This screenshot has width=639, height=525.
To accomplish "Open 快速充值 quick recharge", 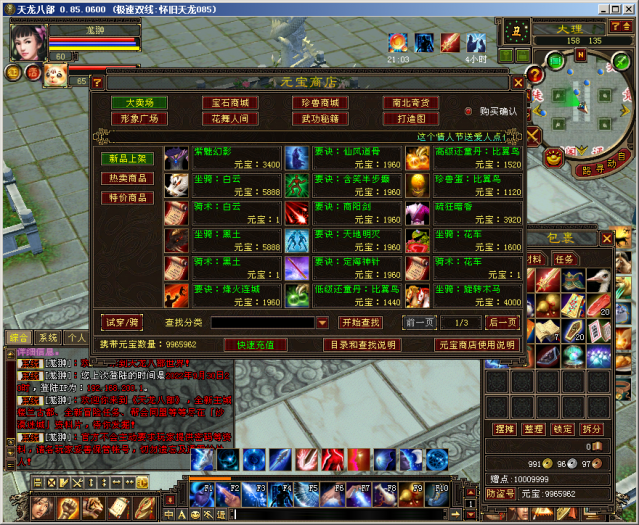I will coord(254,344).
